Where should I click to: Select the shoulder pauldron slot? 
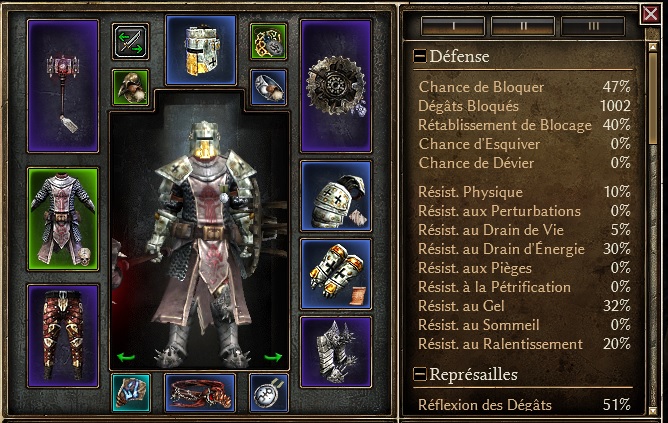335,196
